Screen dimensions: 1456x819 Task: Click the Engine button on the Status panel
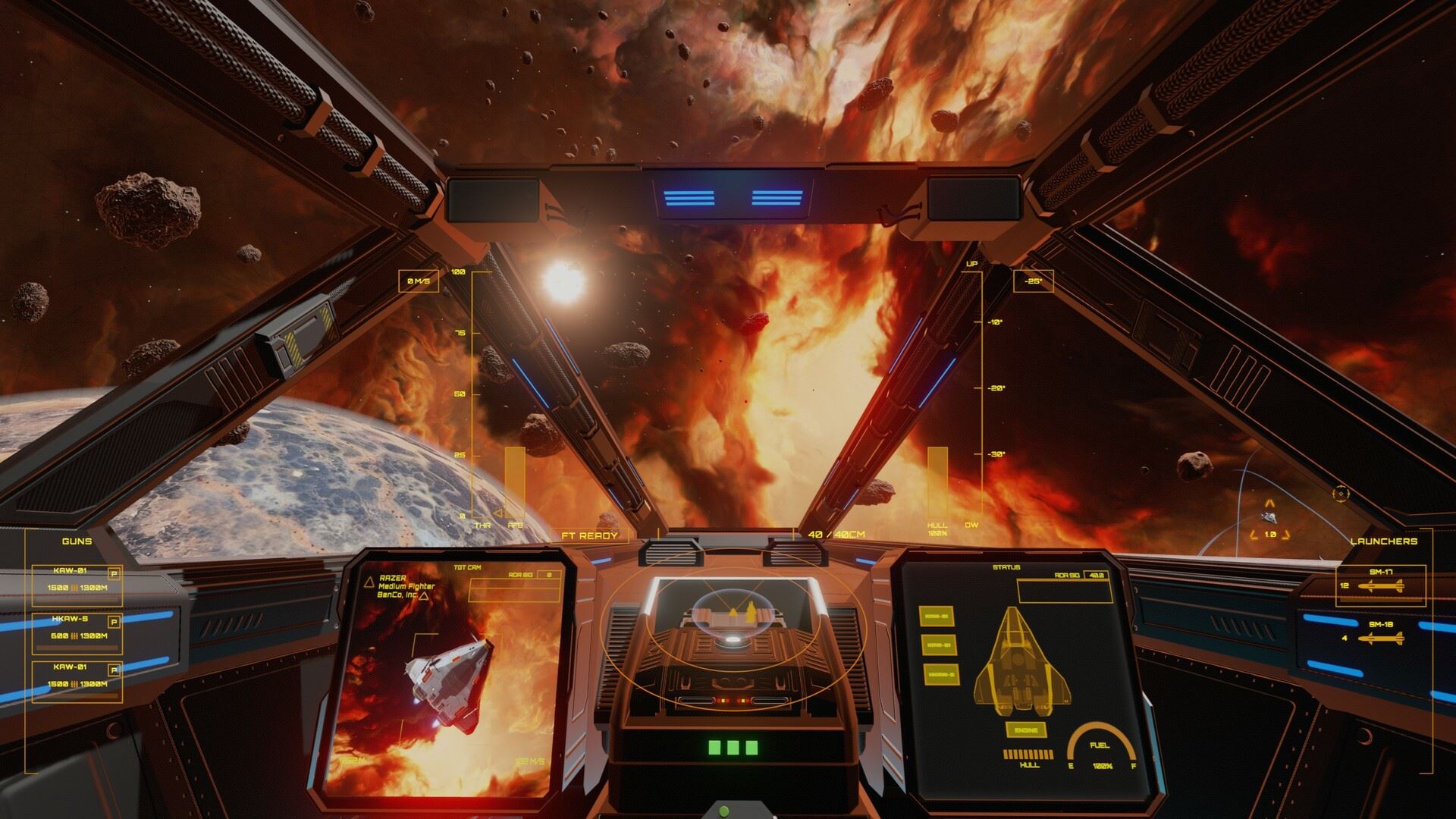tap(1025, 730)
